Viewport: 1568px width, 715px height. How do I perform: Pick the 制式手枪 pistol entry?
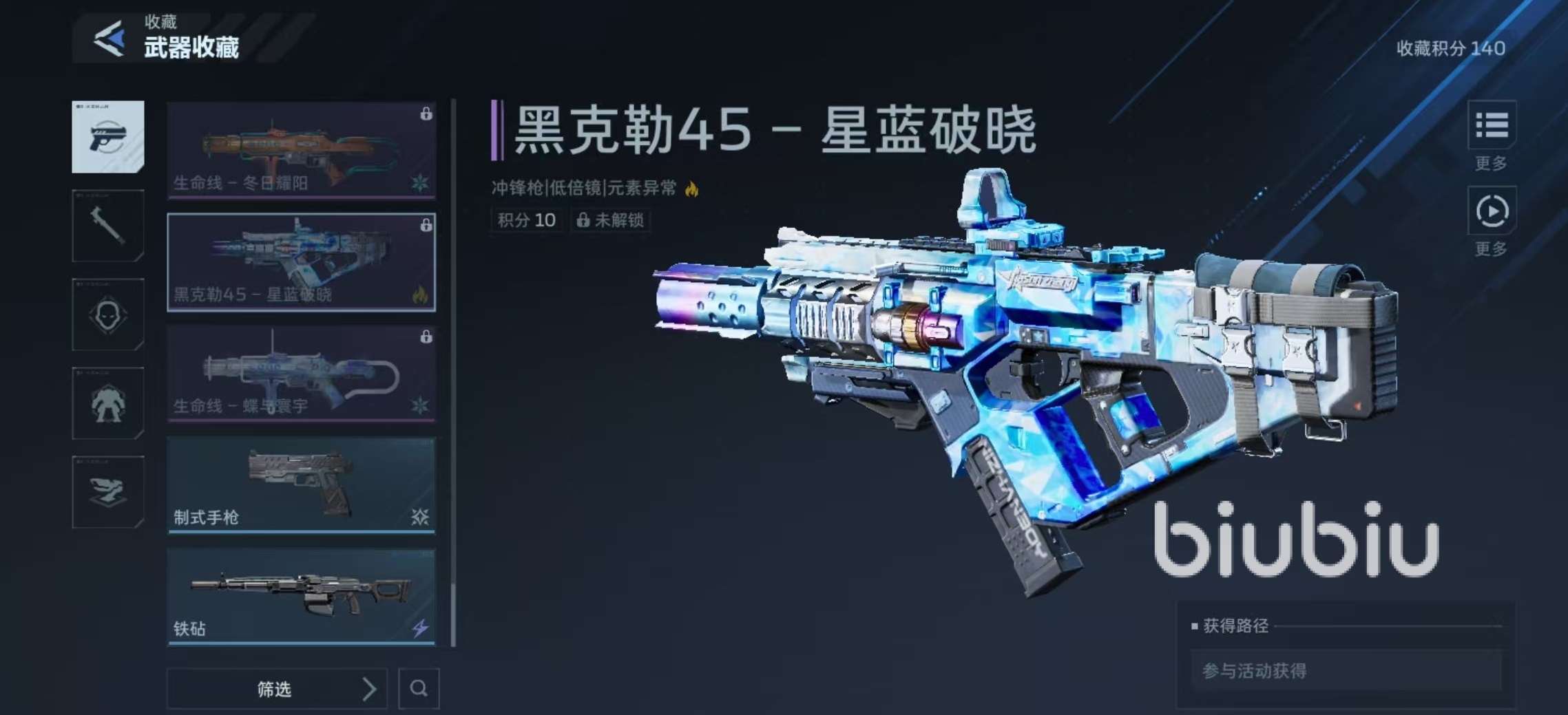tap(301, 484)
